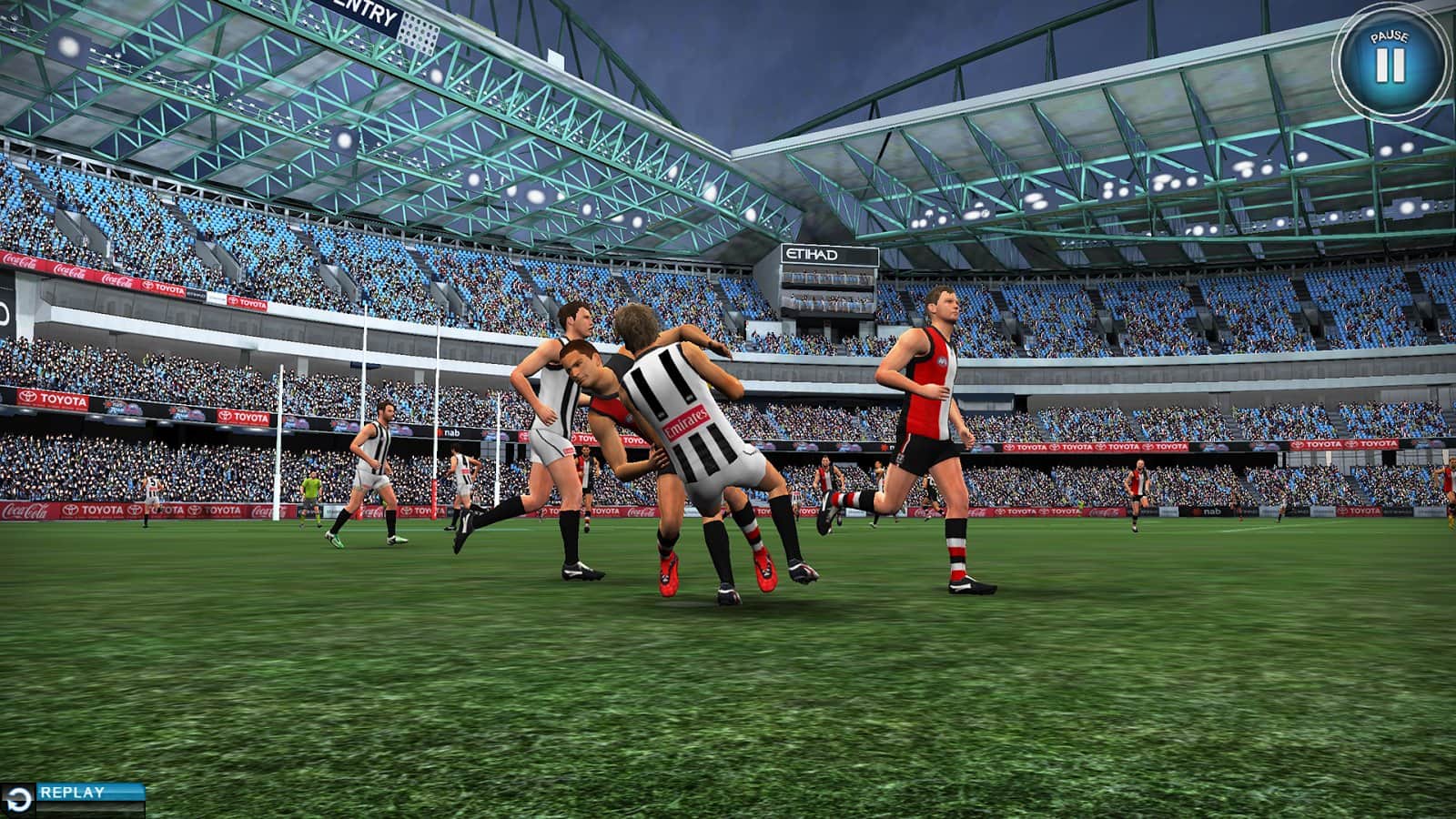The image size is (1456, 819).
Task: Pause the match with the Pause button
Action: [1389, 62]
